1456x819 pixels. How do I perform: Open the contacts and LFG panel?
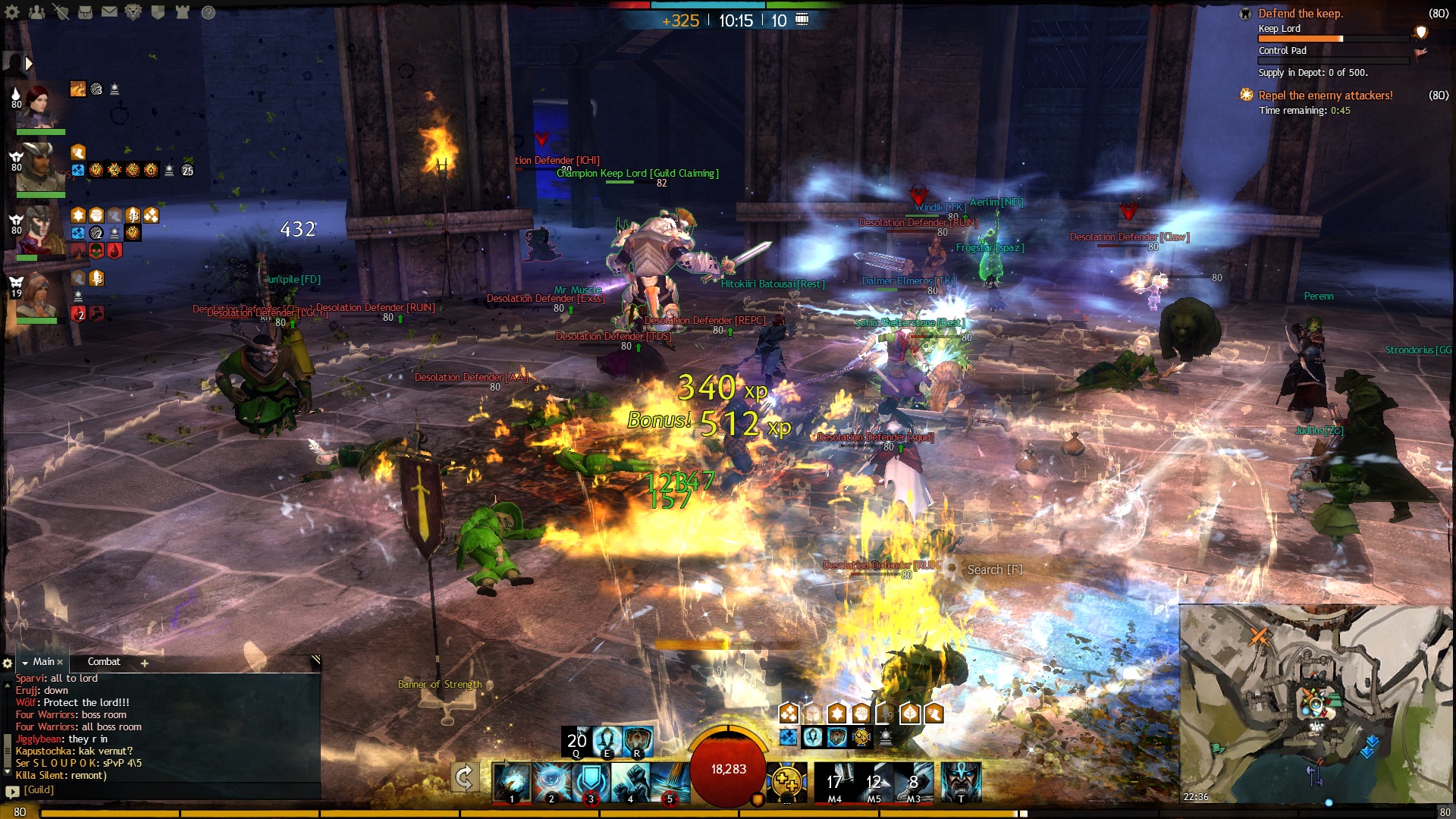pos(36,12)
